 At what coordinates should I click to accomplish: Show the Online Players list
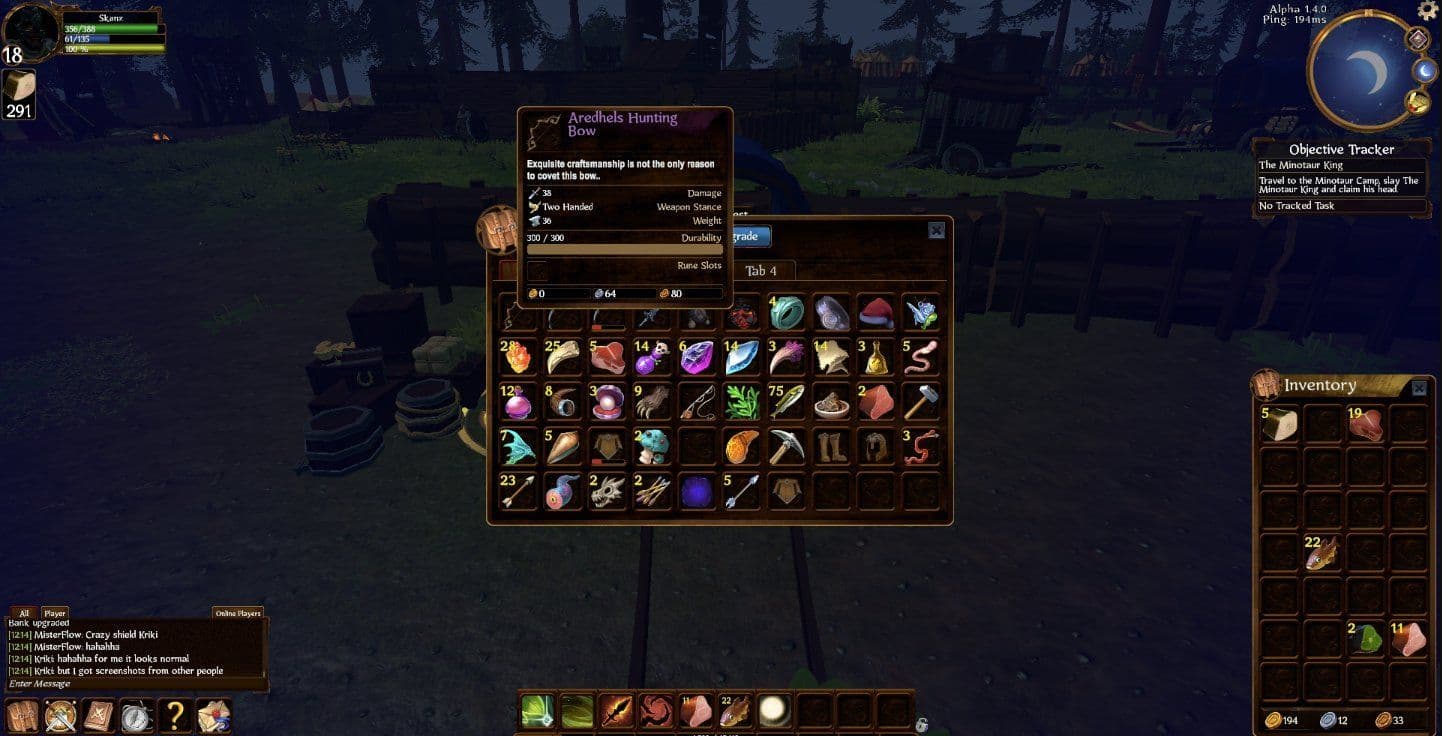[237, 613]
